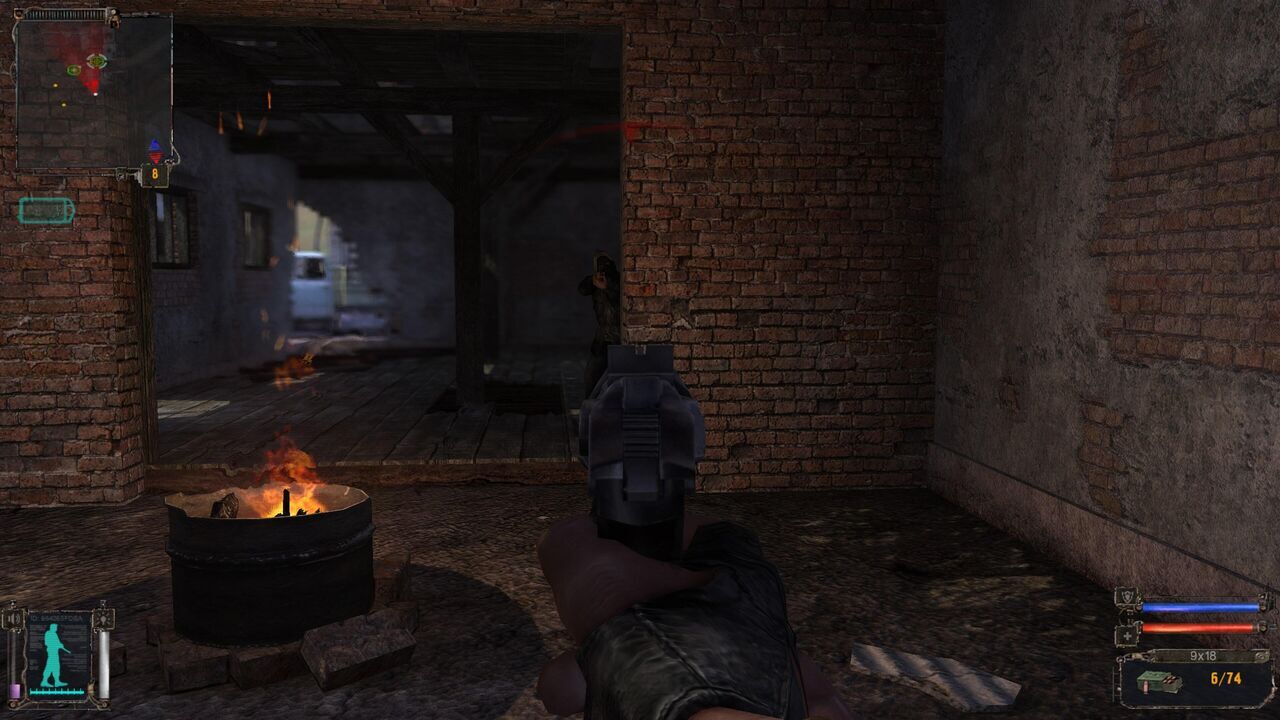Click the blue armor bar
The image size is (1280, 720).
1199,606
